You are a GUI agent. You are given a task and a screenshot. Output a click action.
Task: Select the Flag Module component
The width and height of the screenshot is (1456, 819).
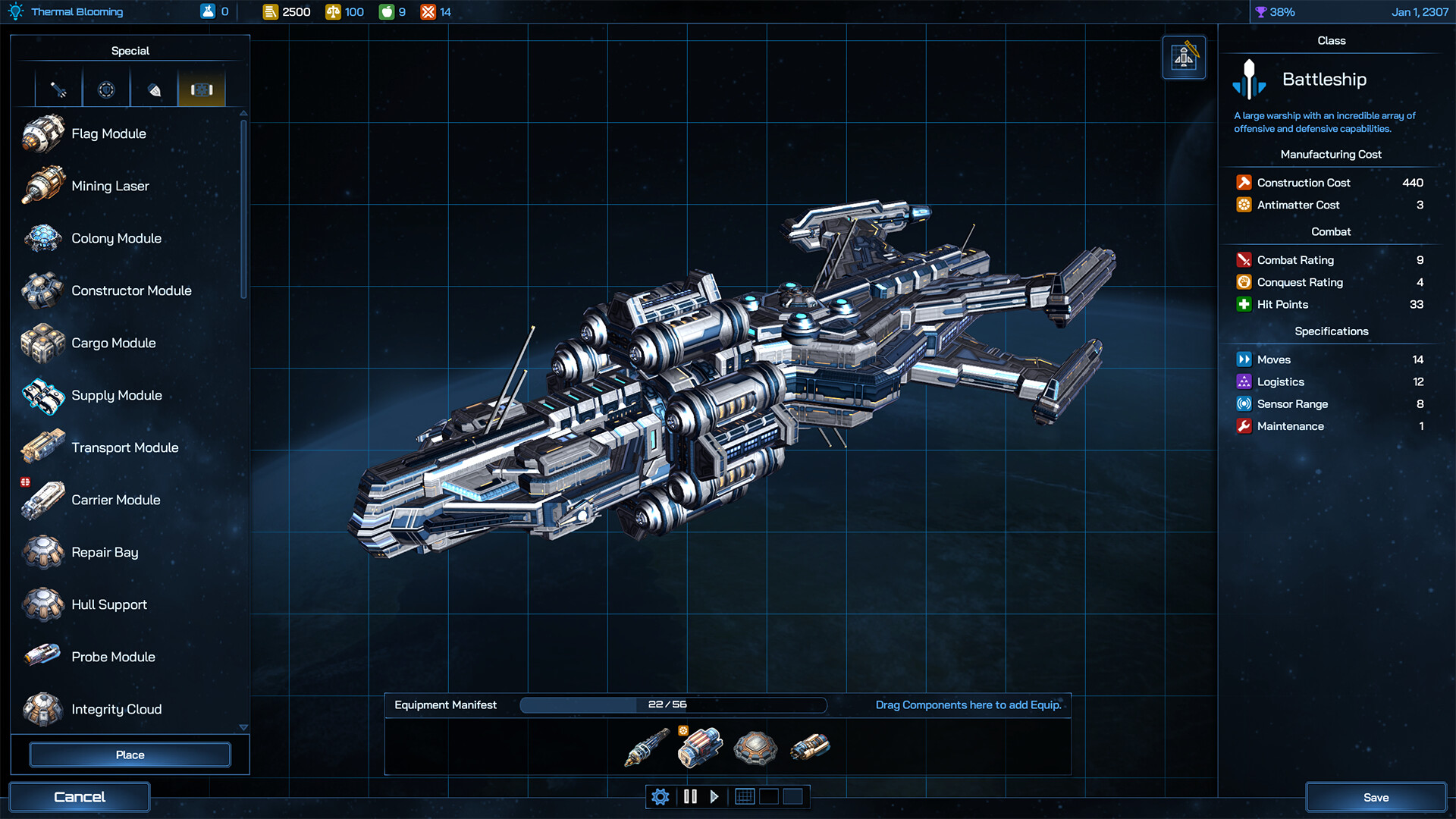[x=108, y=133]
